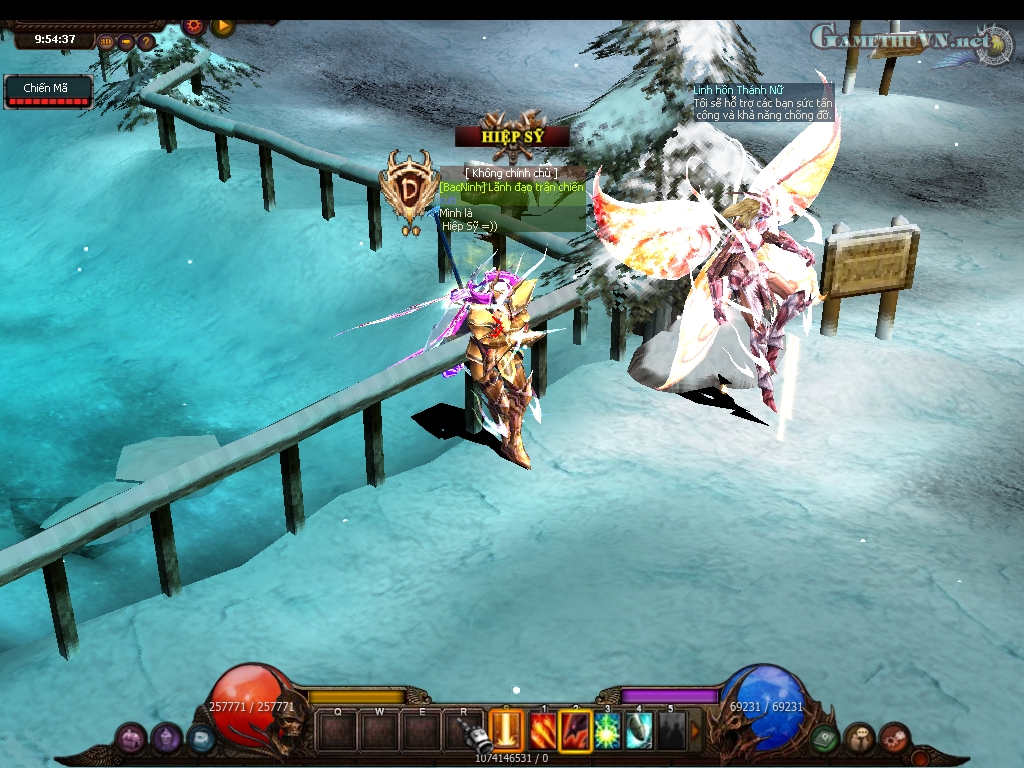The width and height of the screenshot is (1024, 768).
Task: Open the blue chat bubble icon
Action: [201, 739]
